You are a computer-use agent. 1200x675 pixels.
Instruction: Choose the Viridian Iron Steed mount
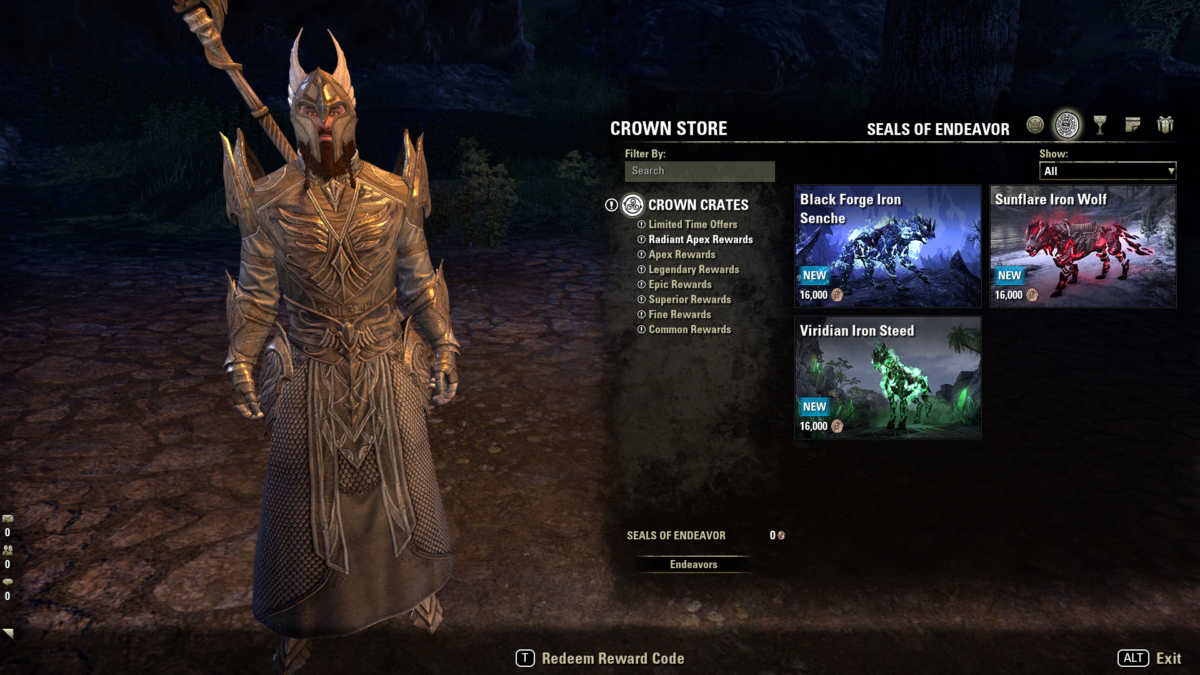[888, 378]
